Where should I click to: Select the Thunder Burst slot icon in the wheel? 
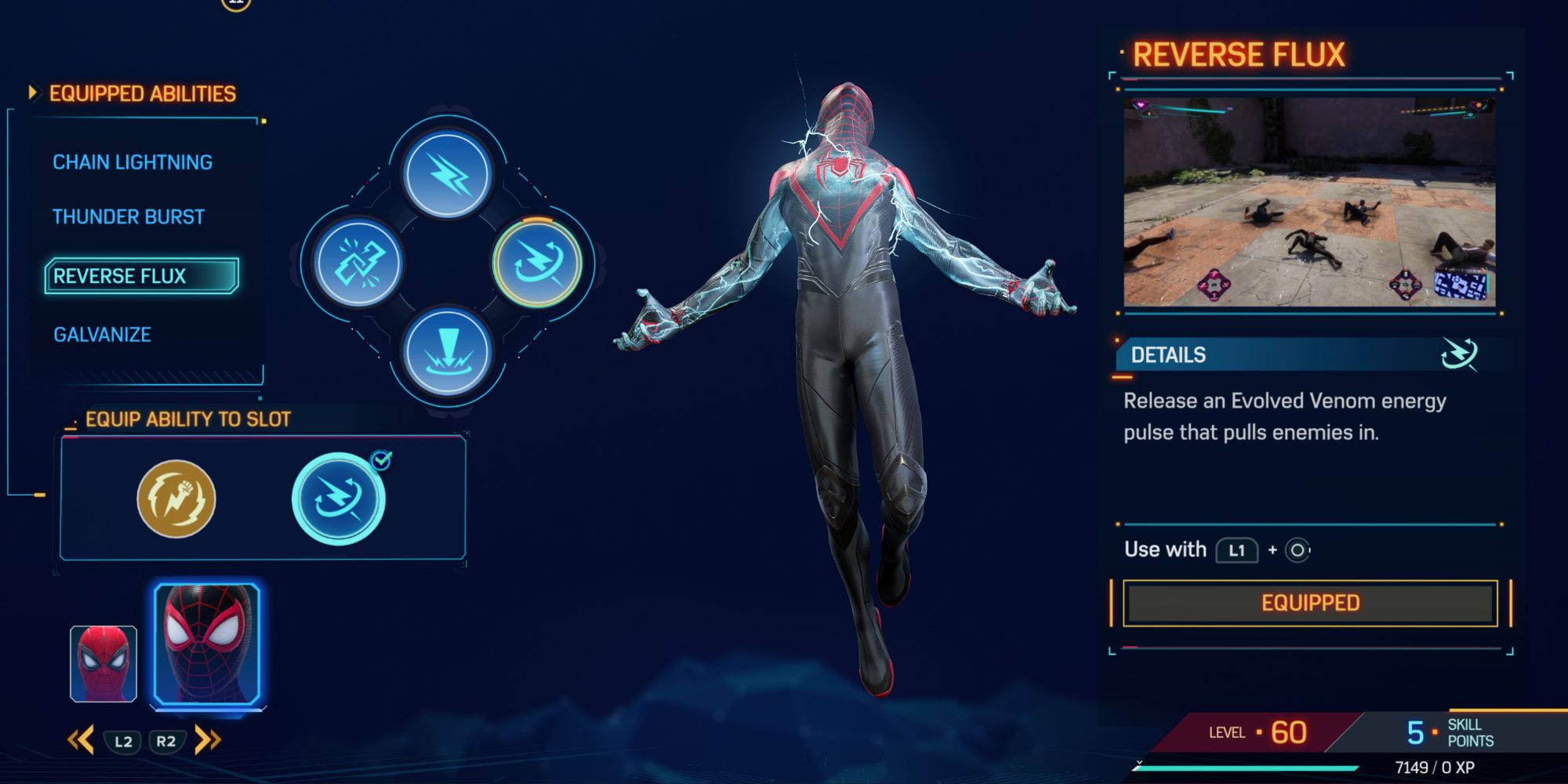pos(359,263)
